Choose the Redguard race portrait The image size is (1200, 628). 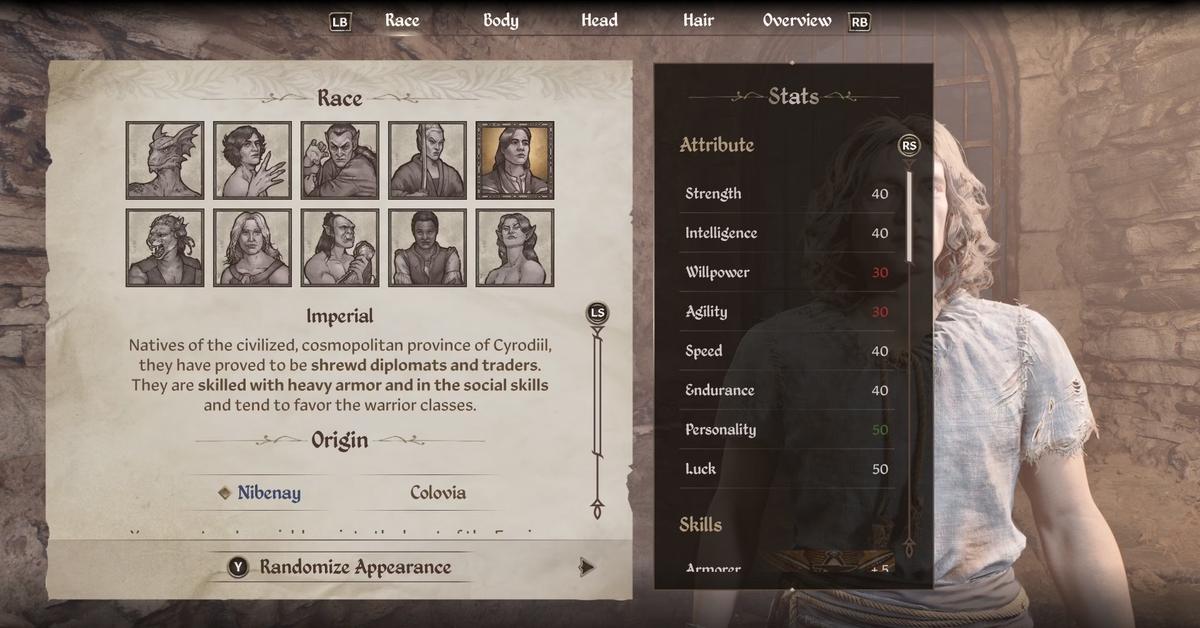[427, 247]
